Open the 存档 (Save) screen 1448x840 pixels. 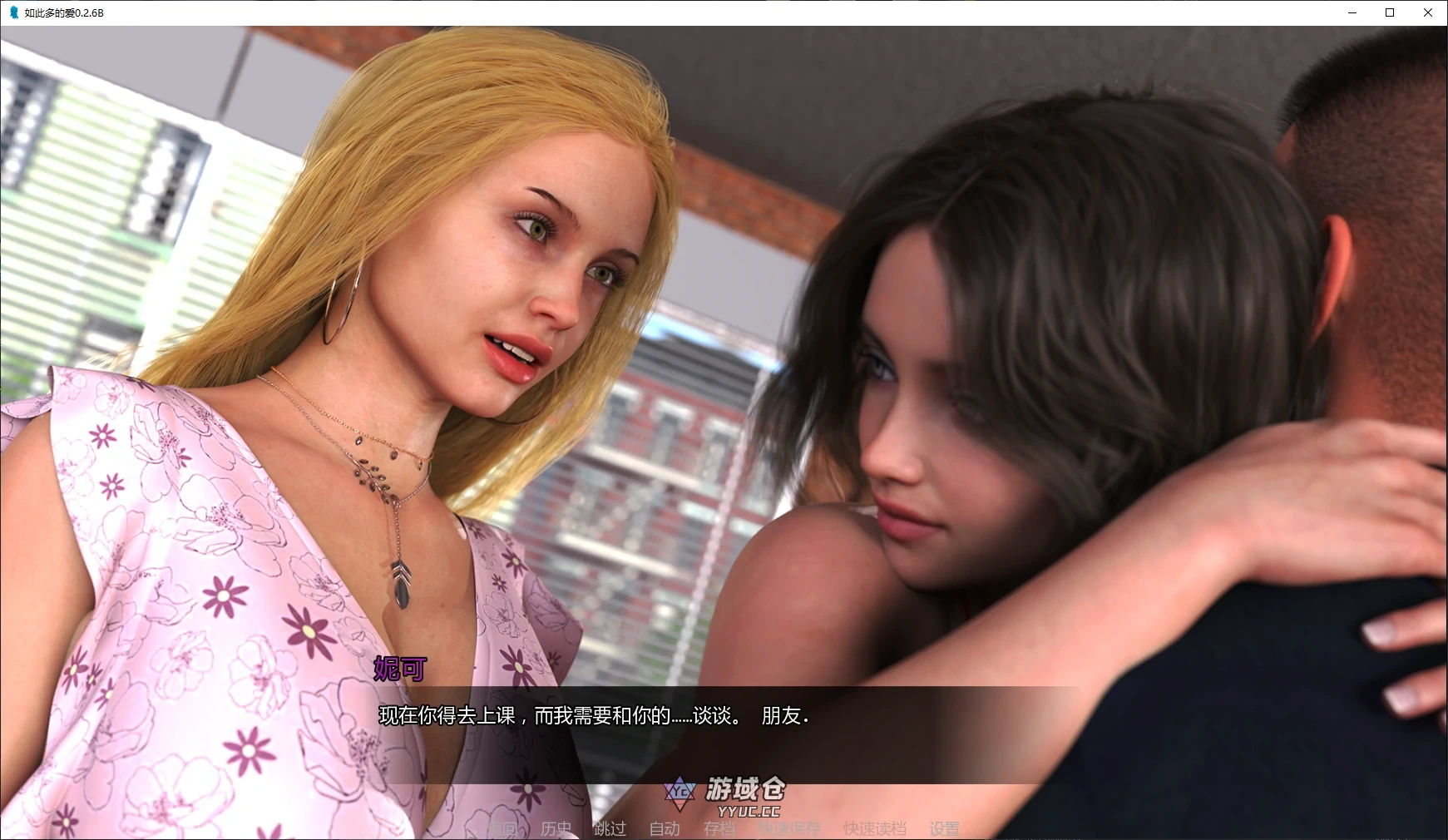(719, 828)
